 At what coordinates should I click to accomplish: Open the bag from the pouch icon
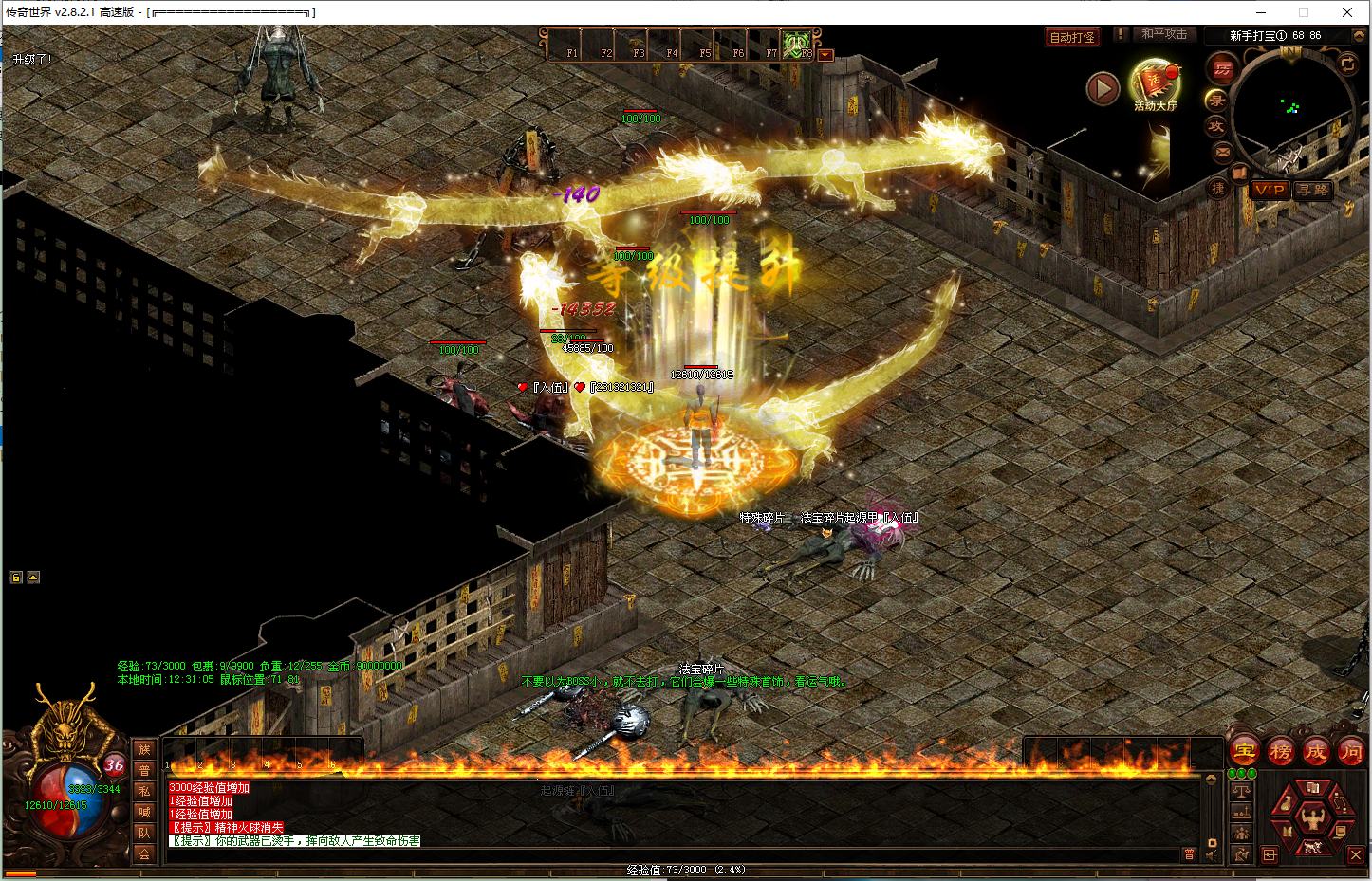1286,802
